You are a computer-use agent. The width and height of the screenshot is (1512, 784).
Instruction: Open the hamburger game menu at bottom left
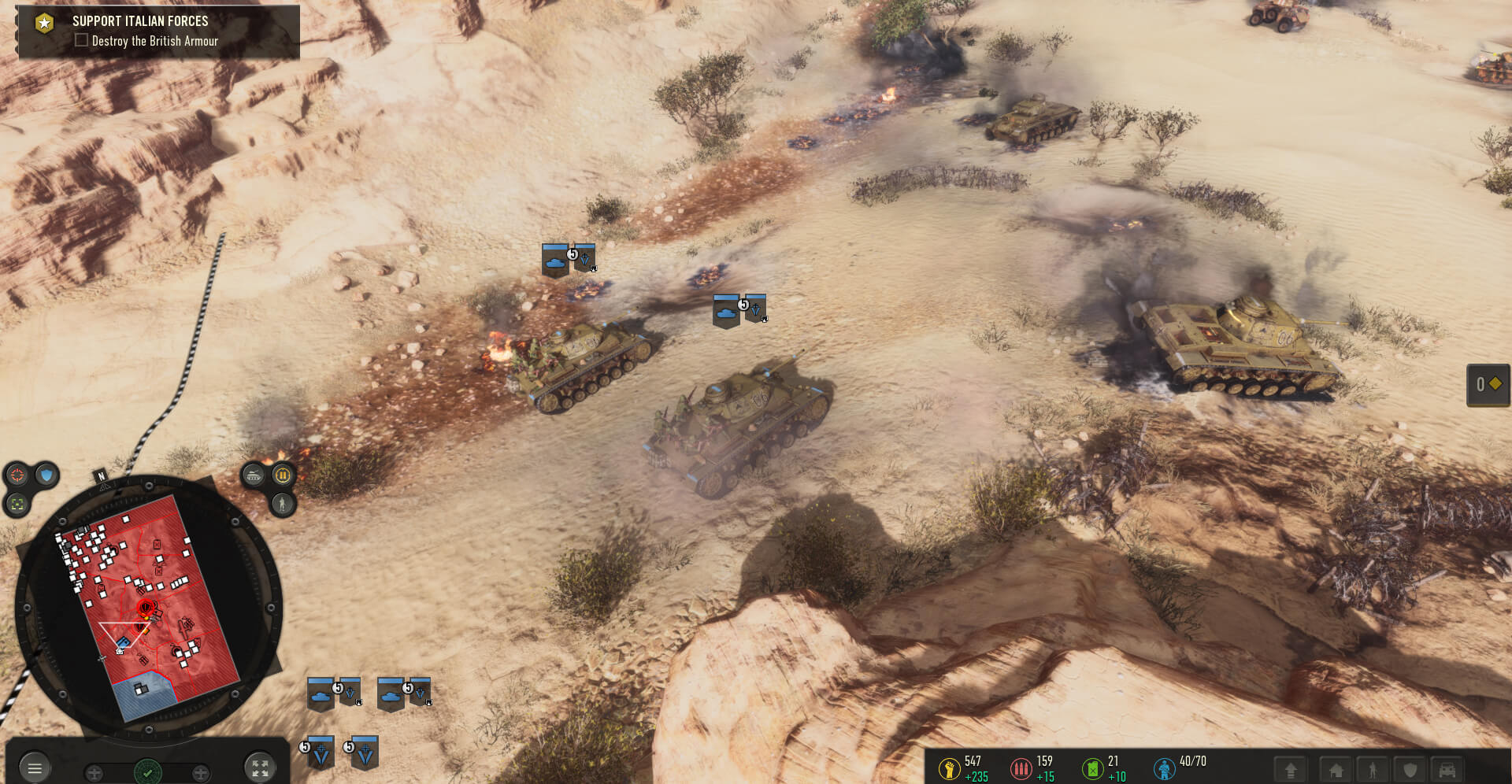point(35,769)
